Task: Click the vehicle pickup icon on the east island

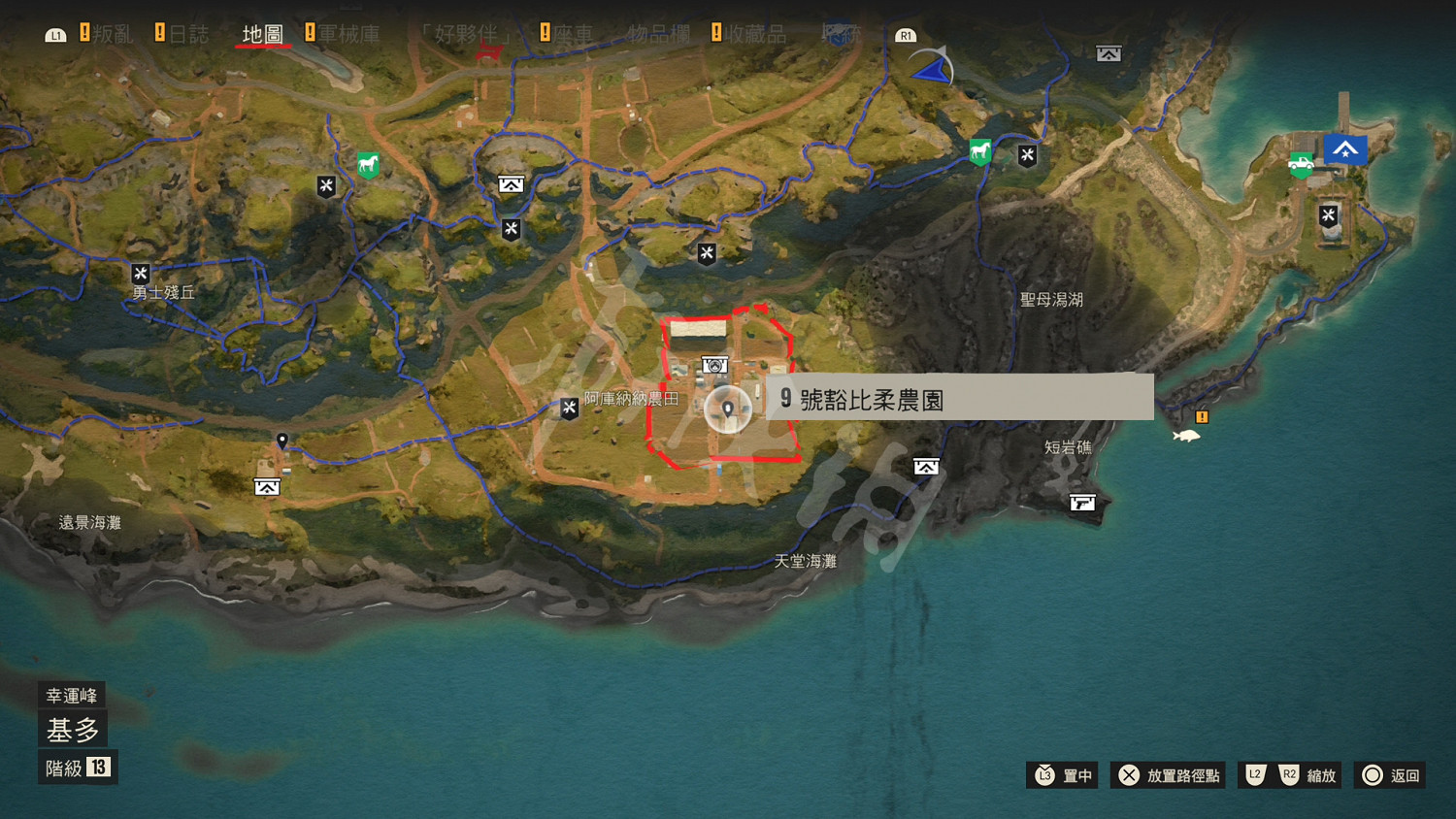Action: 1301,163
